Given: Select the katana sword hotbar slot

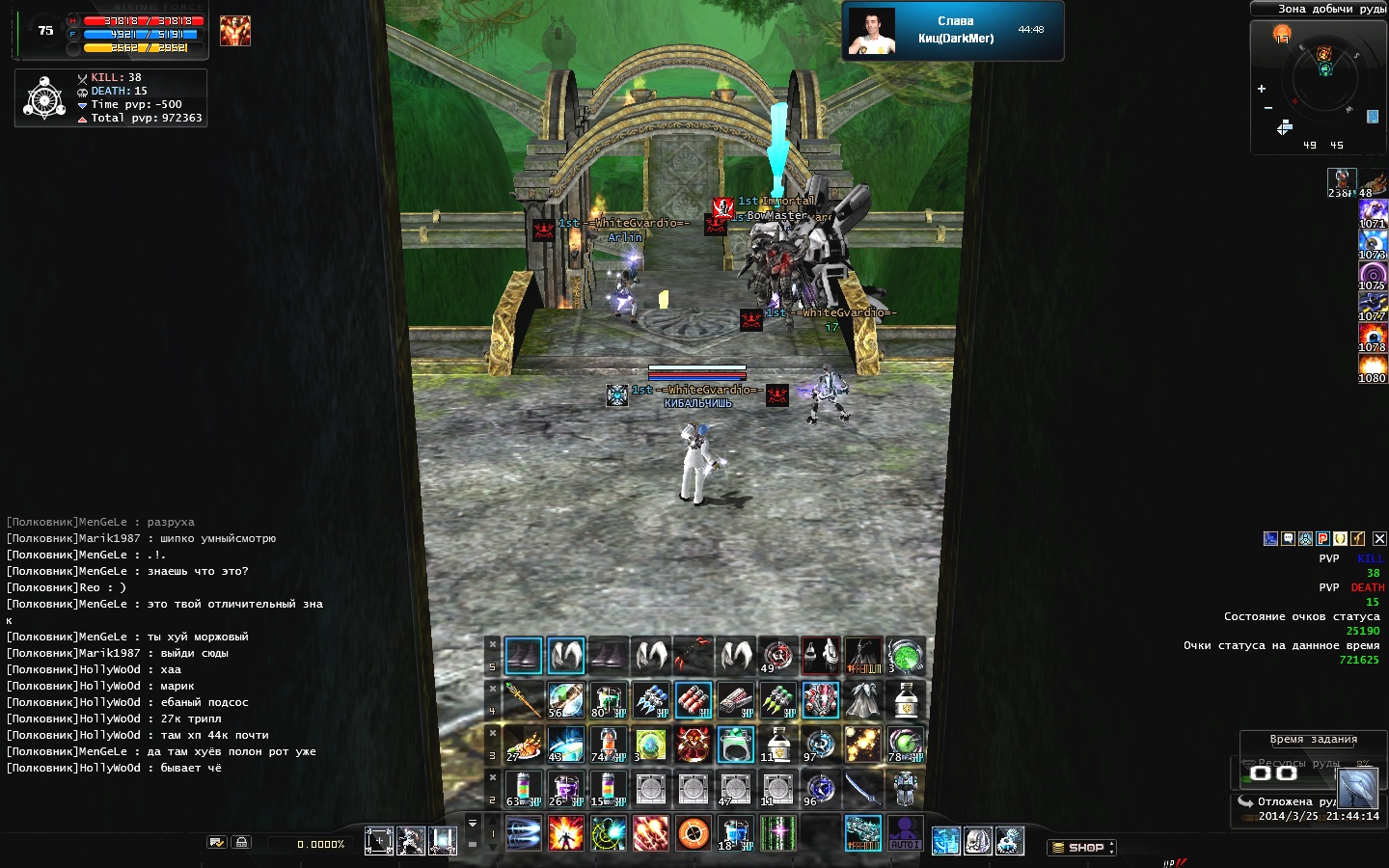Looking at the screenshot, I should click(862, 790).
